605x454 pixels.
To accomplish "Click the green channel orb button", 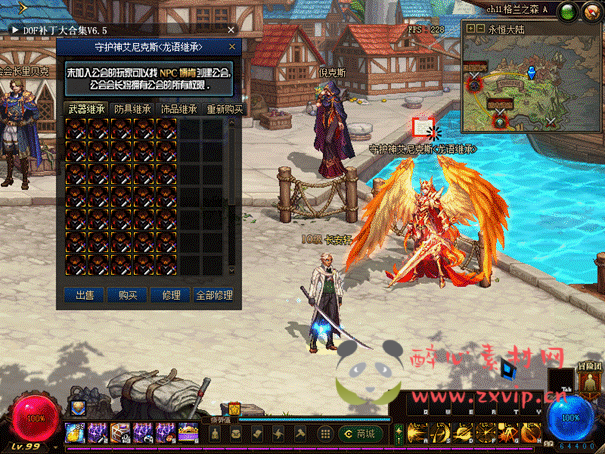I will coord(567,12).
